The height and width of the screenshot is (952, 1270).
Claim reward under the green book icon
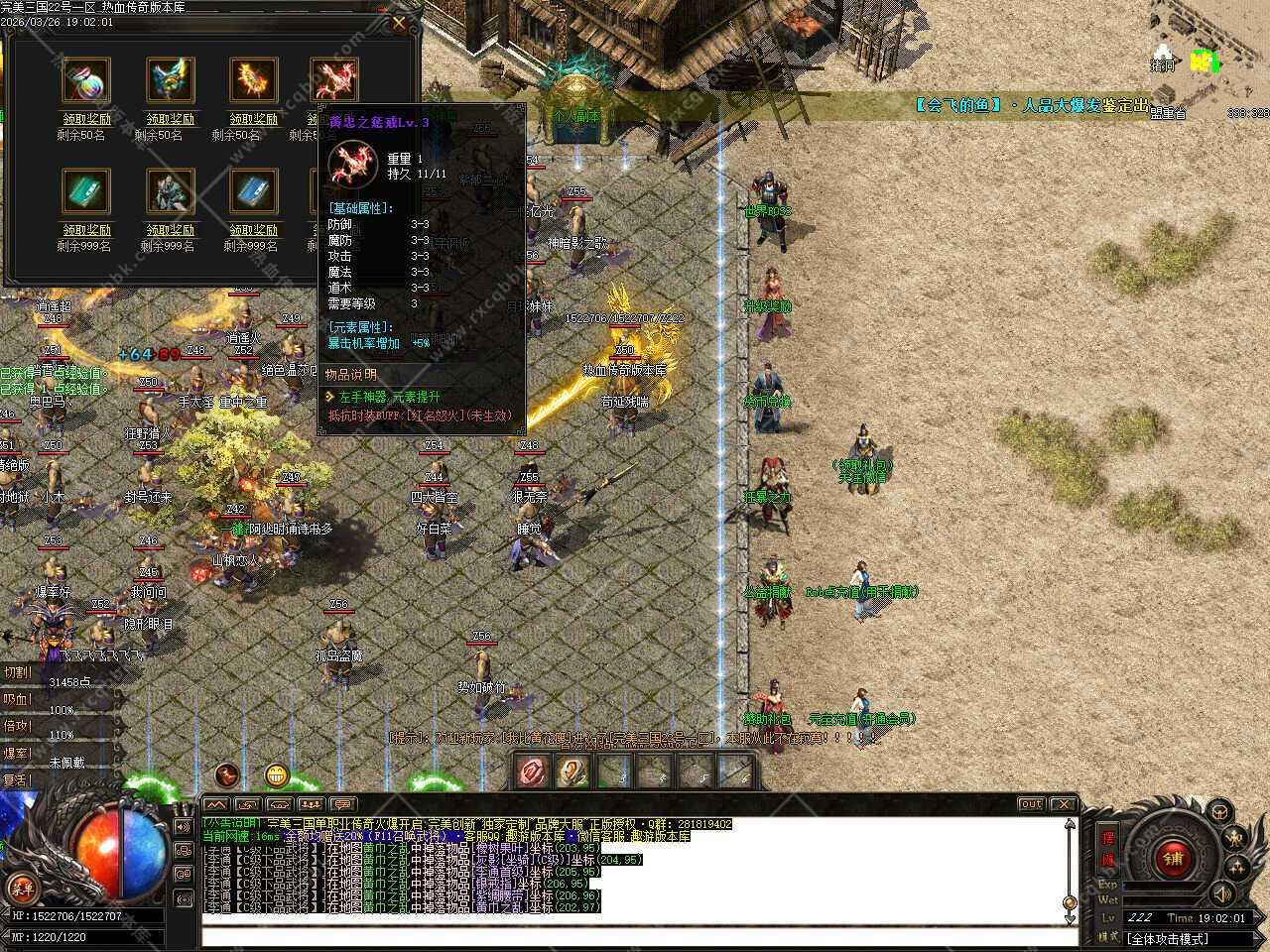point(85,230)
